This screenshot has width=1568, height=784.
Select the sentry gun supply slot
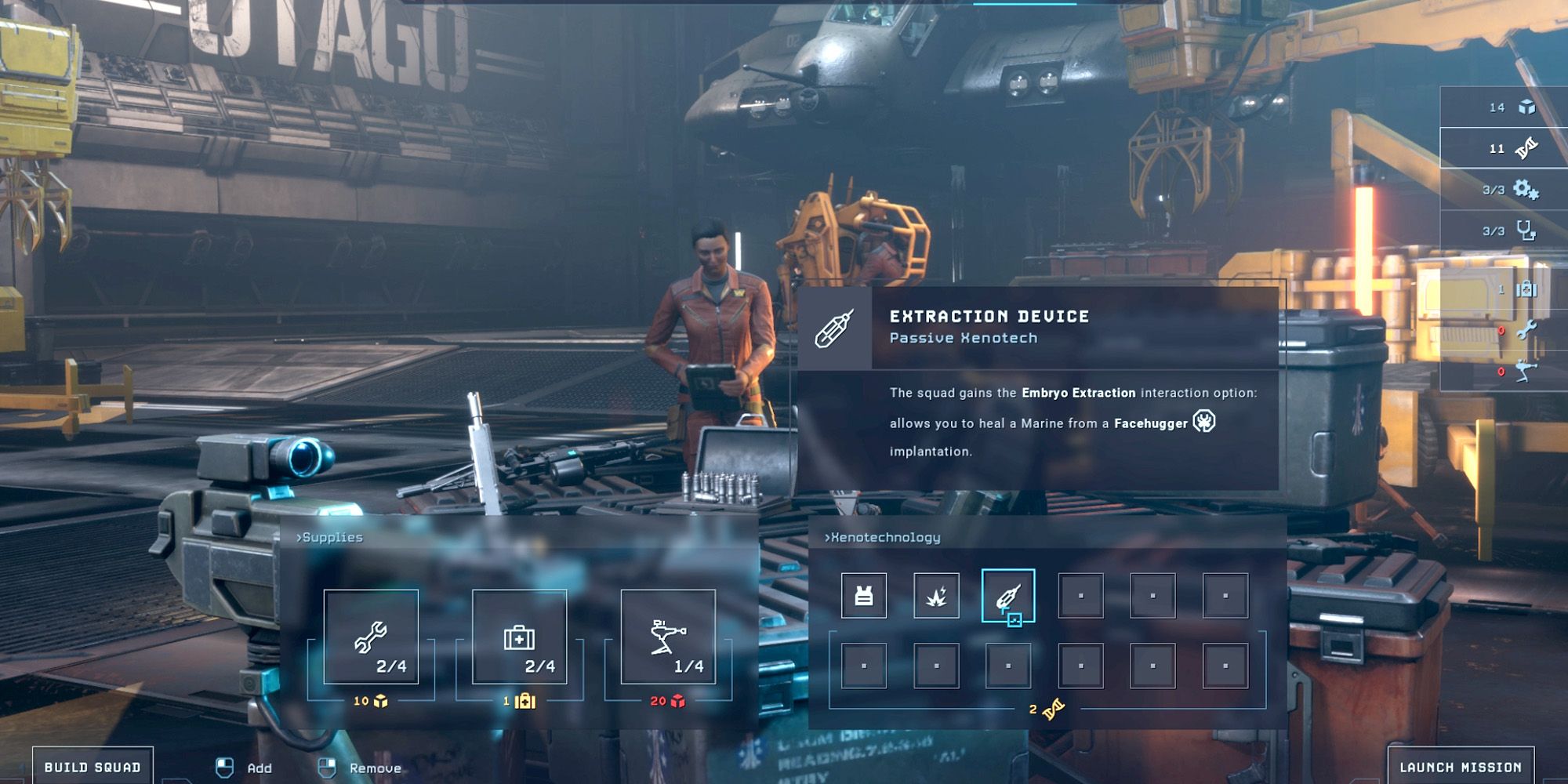coord(668,637)
